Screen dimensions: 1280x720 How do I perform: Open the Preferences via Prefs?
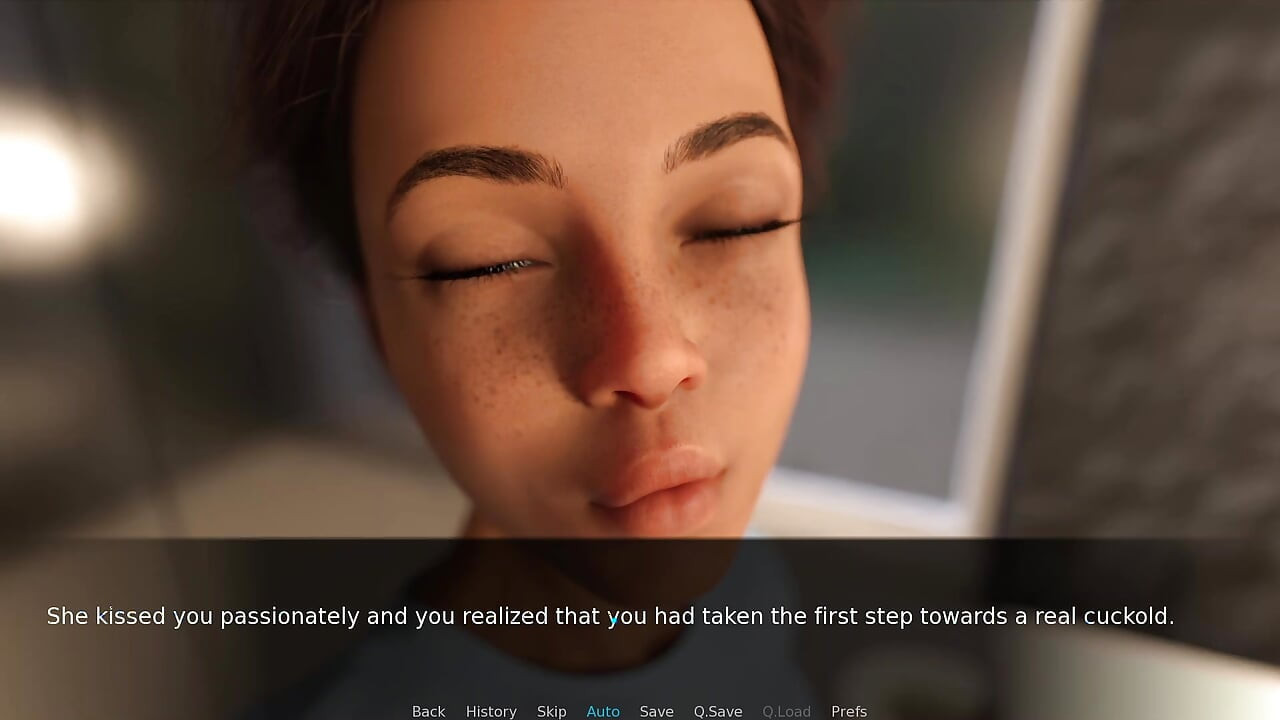coord(848,710)
